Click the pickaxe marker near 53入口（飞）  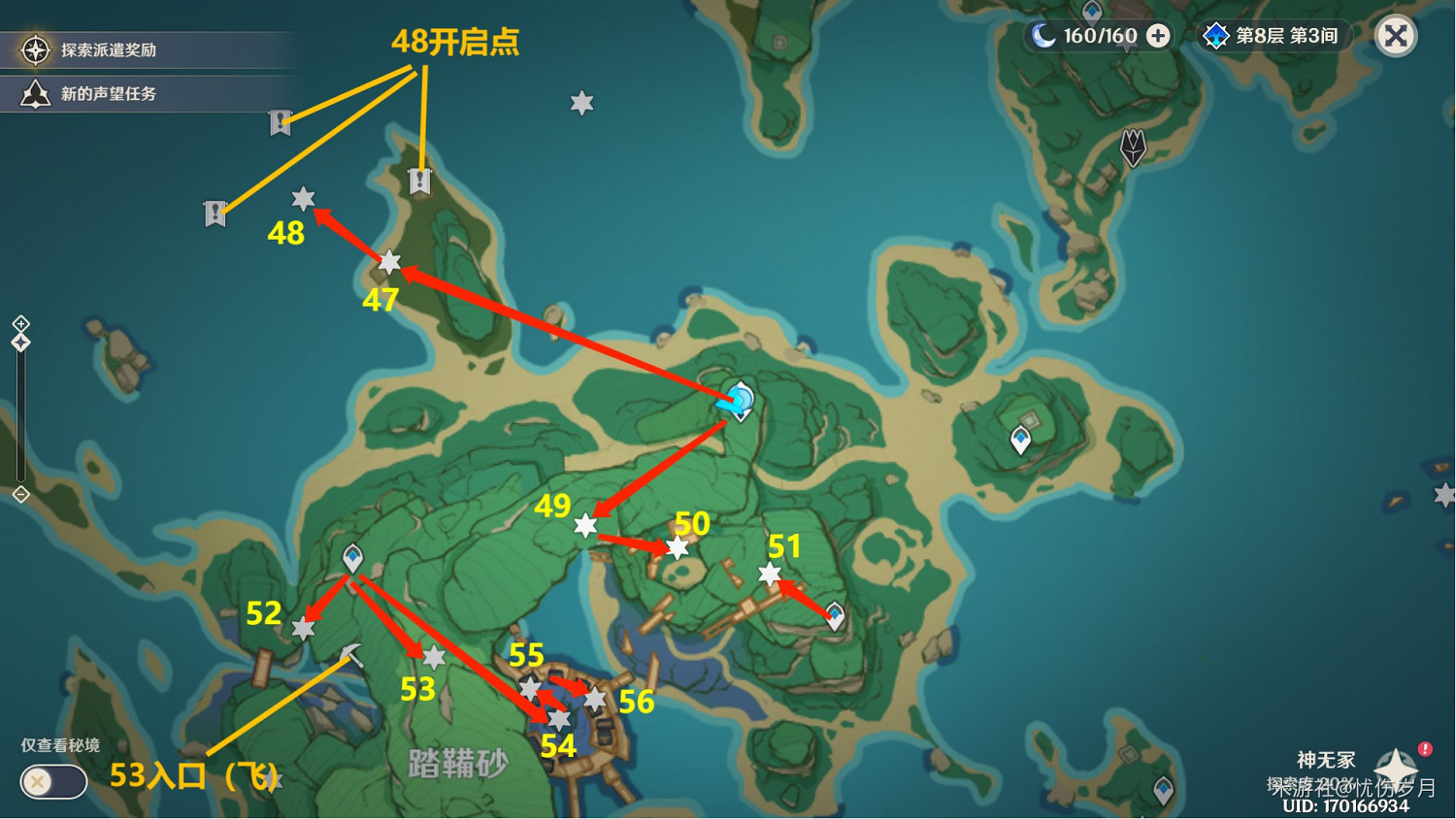pos(351,656)
